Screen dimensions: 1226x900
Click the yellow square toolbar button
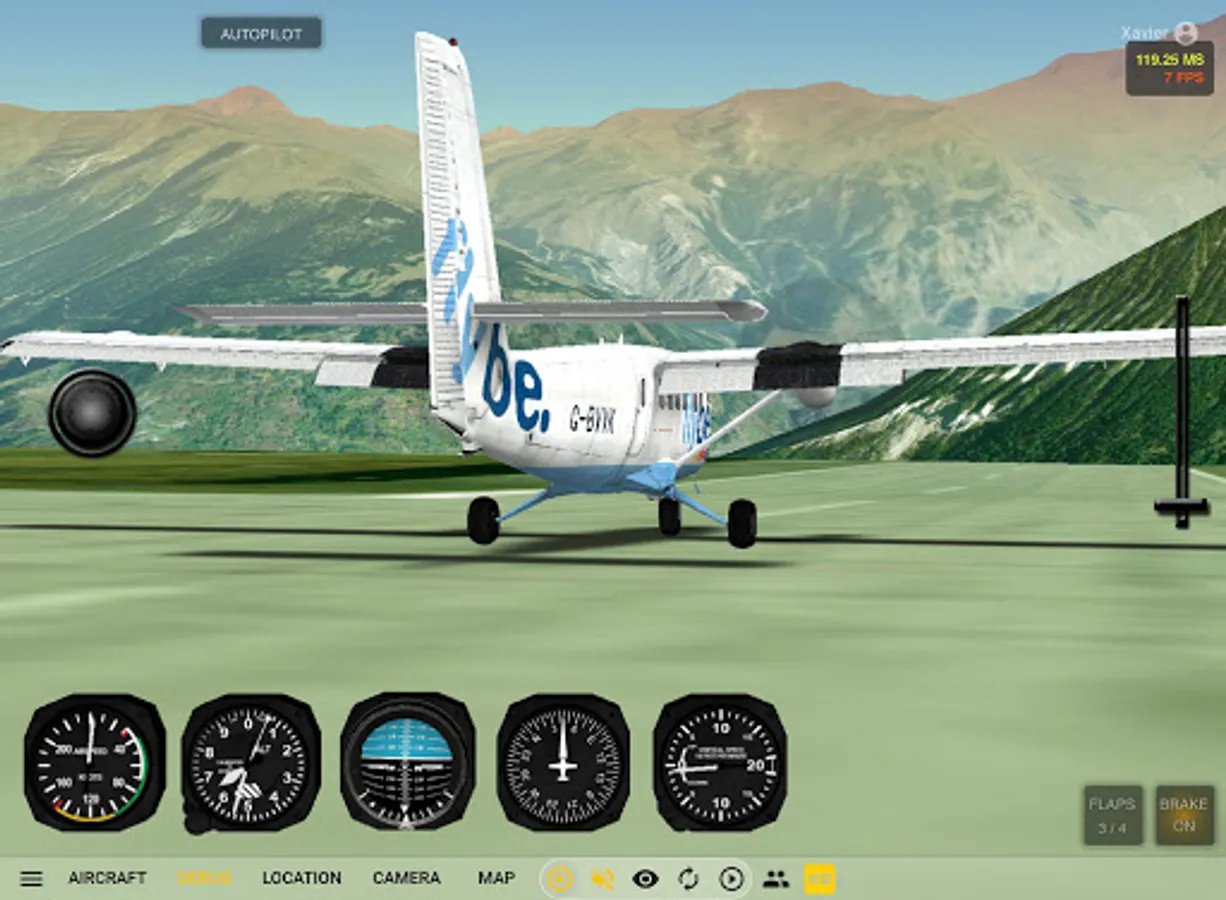(x=819, y=879)
